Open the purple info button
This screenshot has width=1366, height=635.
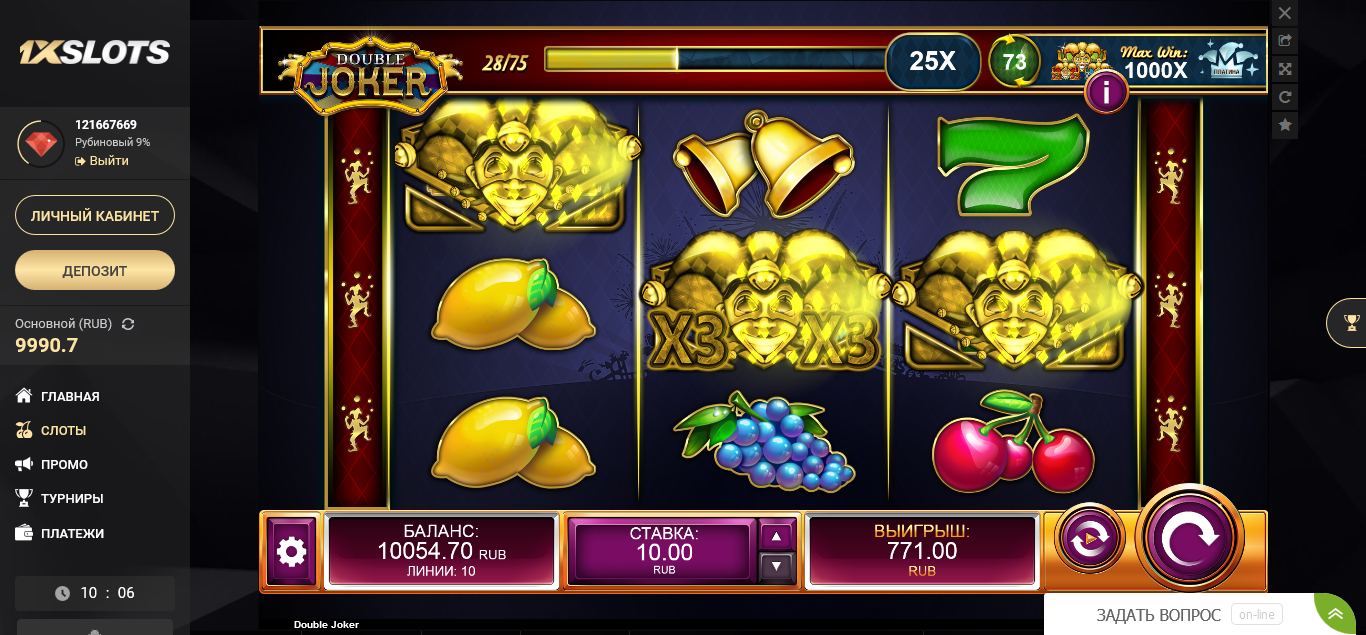tap(1106, 93)
